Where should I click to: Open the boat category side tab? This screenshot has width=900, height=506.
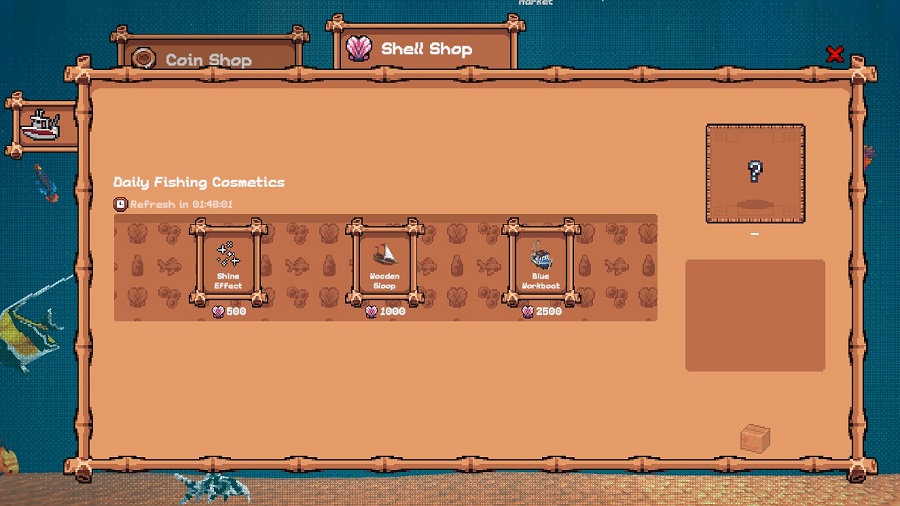click(42, 126)
